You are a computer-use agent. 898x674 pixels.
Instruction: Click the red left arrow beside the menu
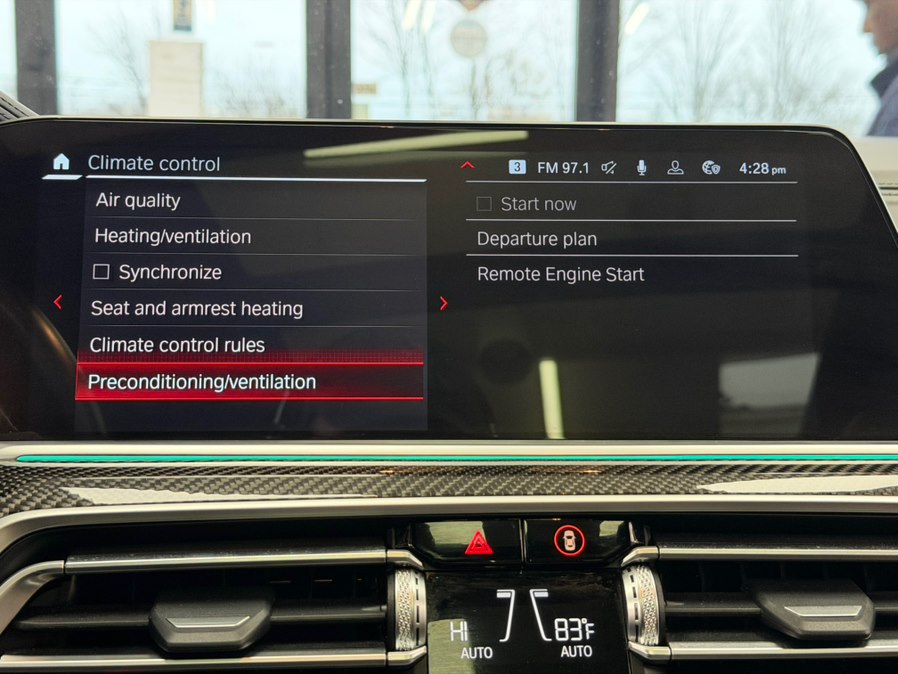58,302
